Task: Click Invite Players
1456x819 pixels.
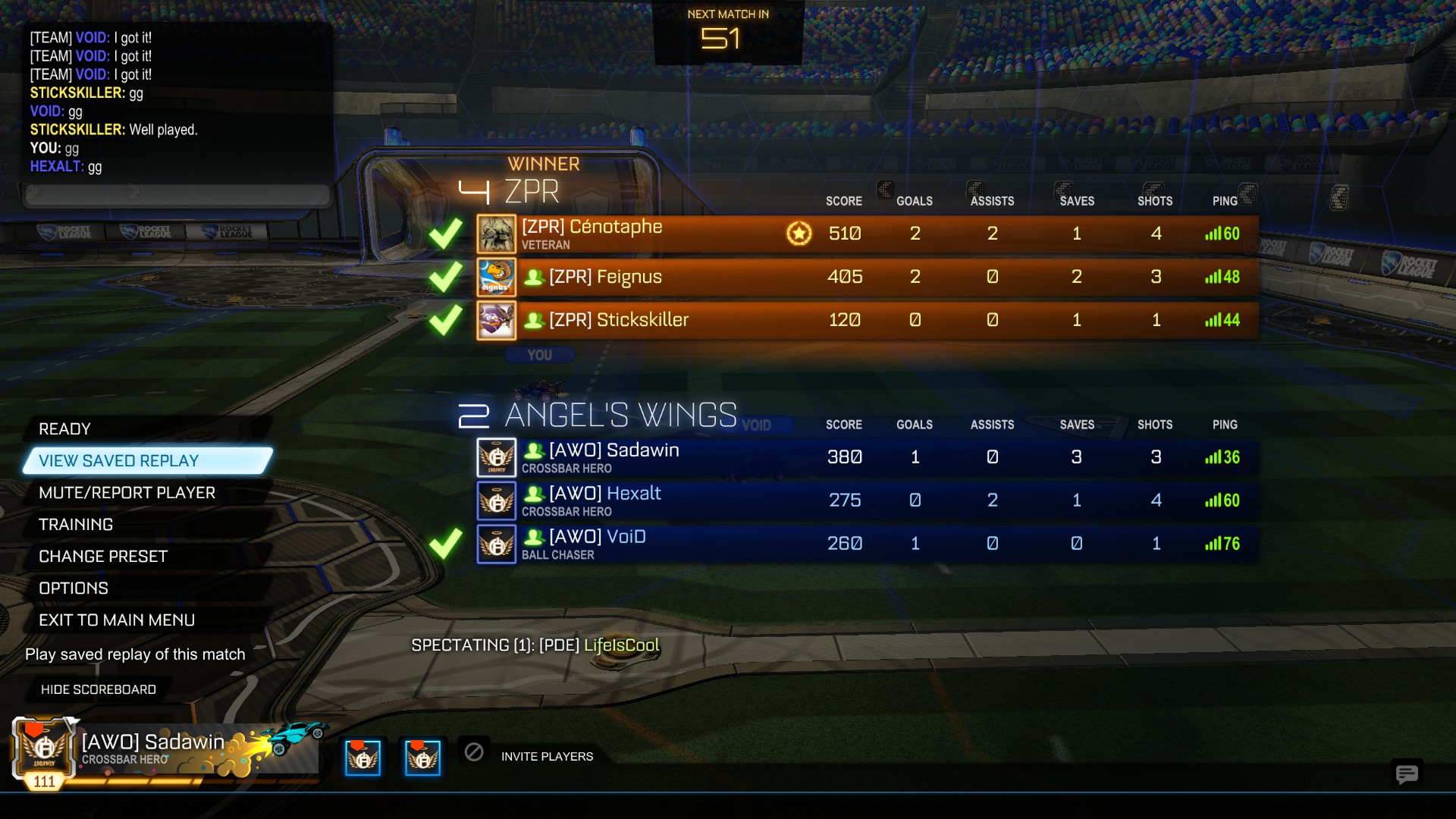Action: (x=547, y=756)
